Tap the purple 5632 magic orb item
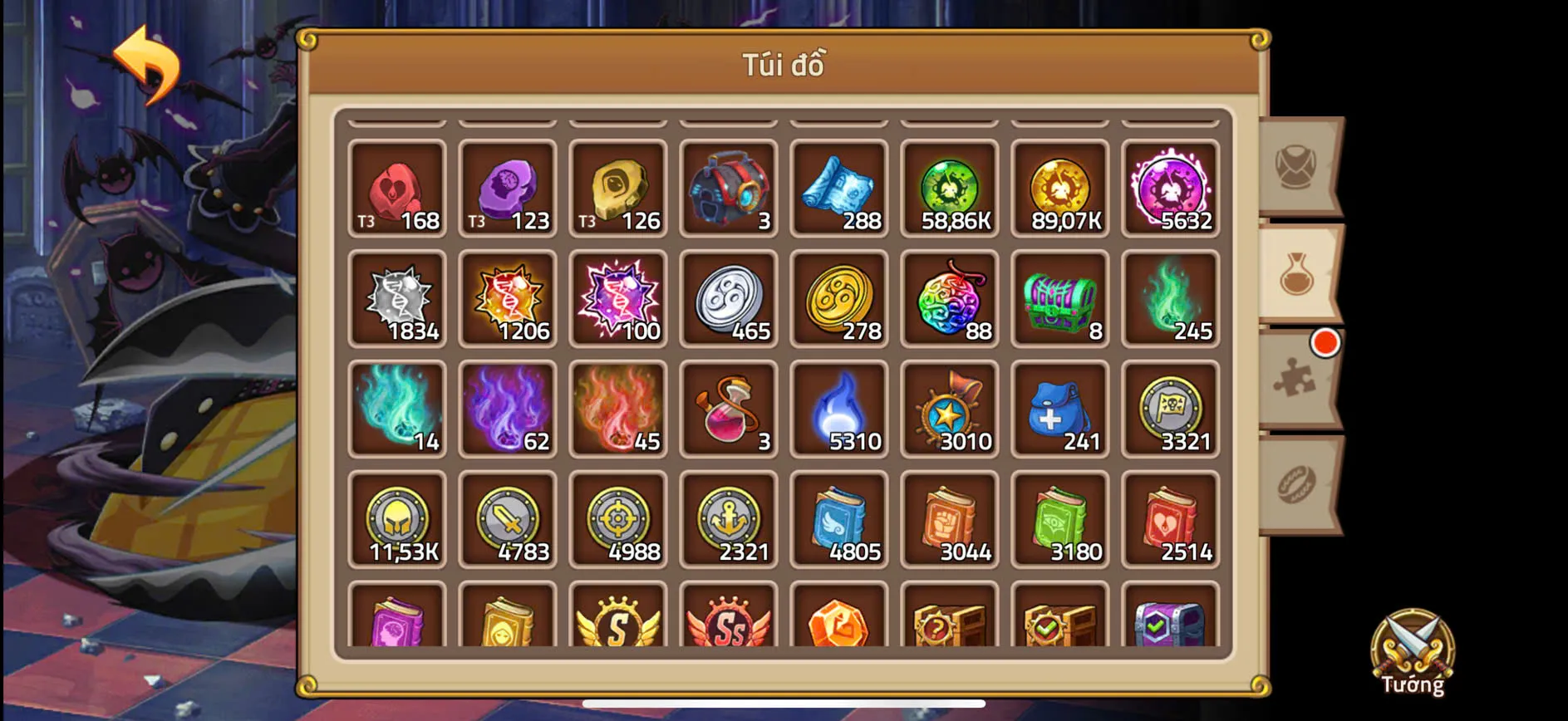 [x=1170, y=189]
